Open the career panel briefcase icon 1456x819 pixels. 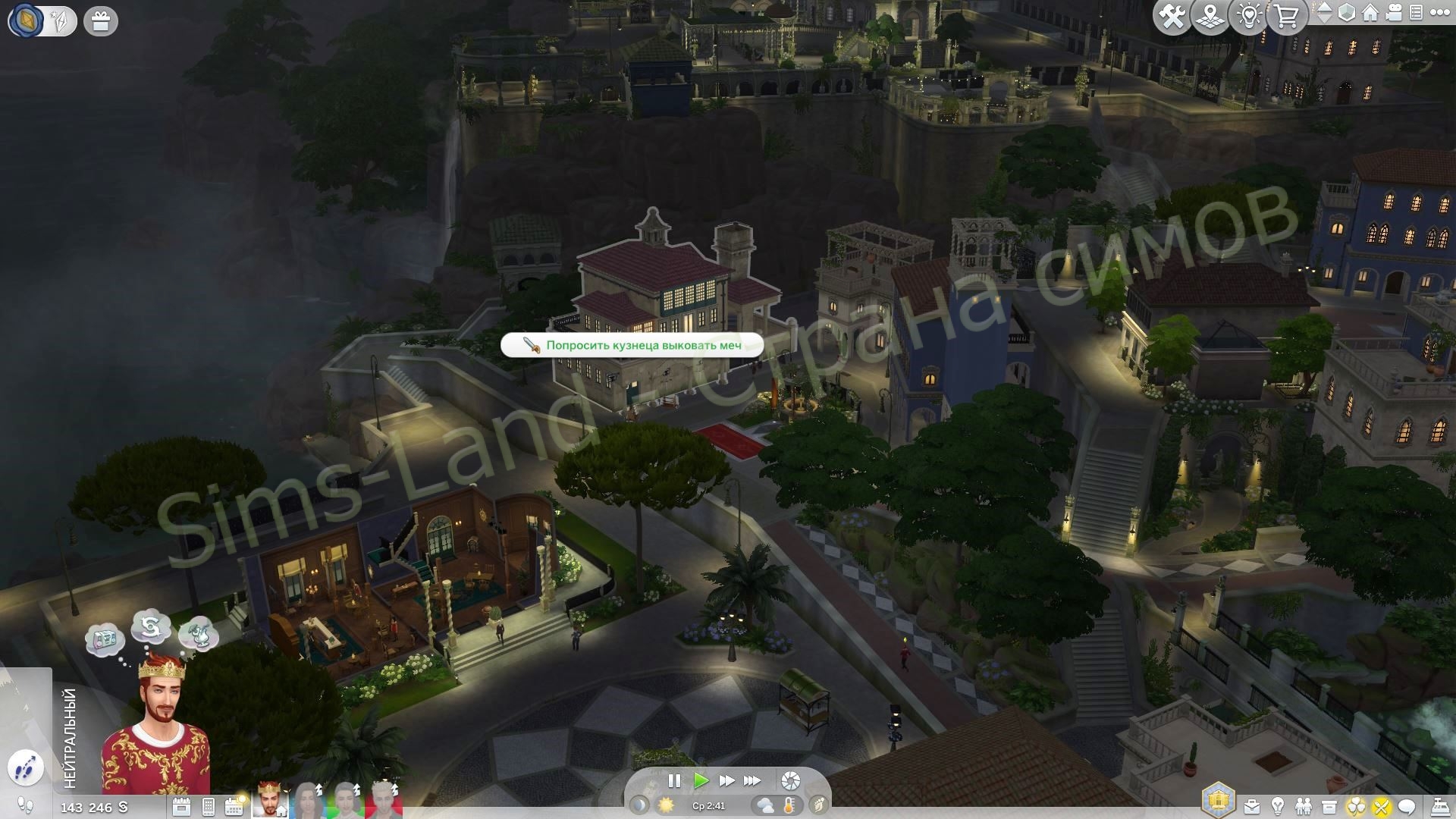[1252, 806]
